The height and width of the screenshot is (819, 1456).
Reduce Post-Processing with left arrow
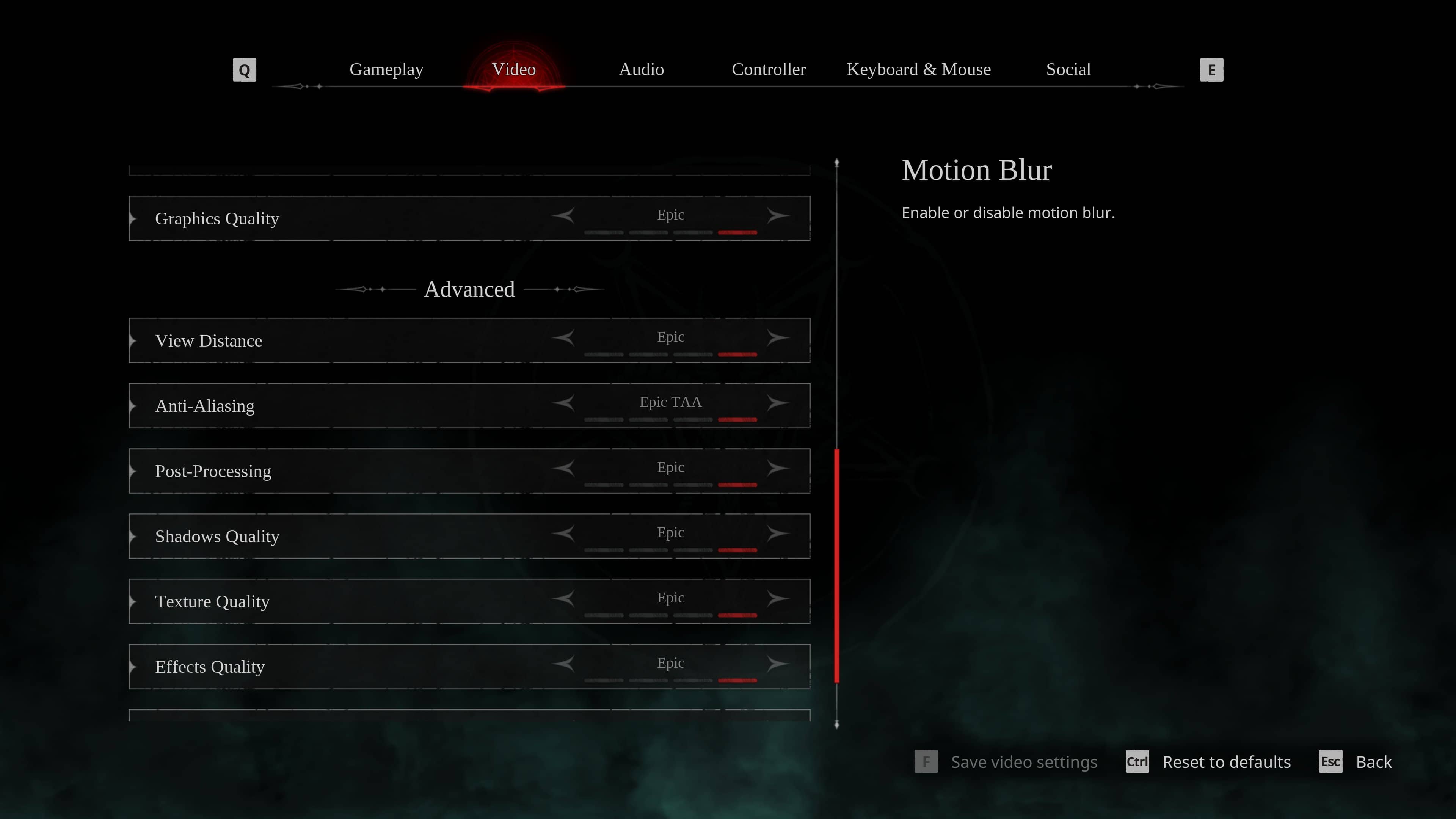(x=563, y=468)
